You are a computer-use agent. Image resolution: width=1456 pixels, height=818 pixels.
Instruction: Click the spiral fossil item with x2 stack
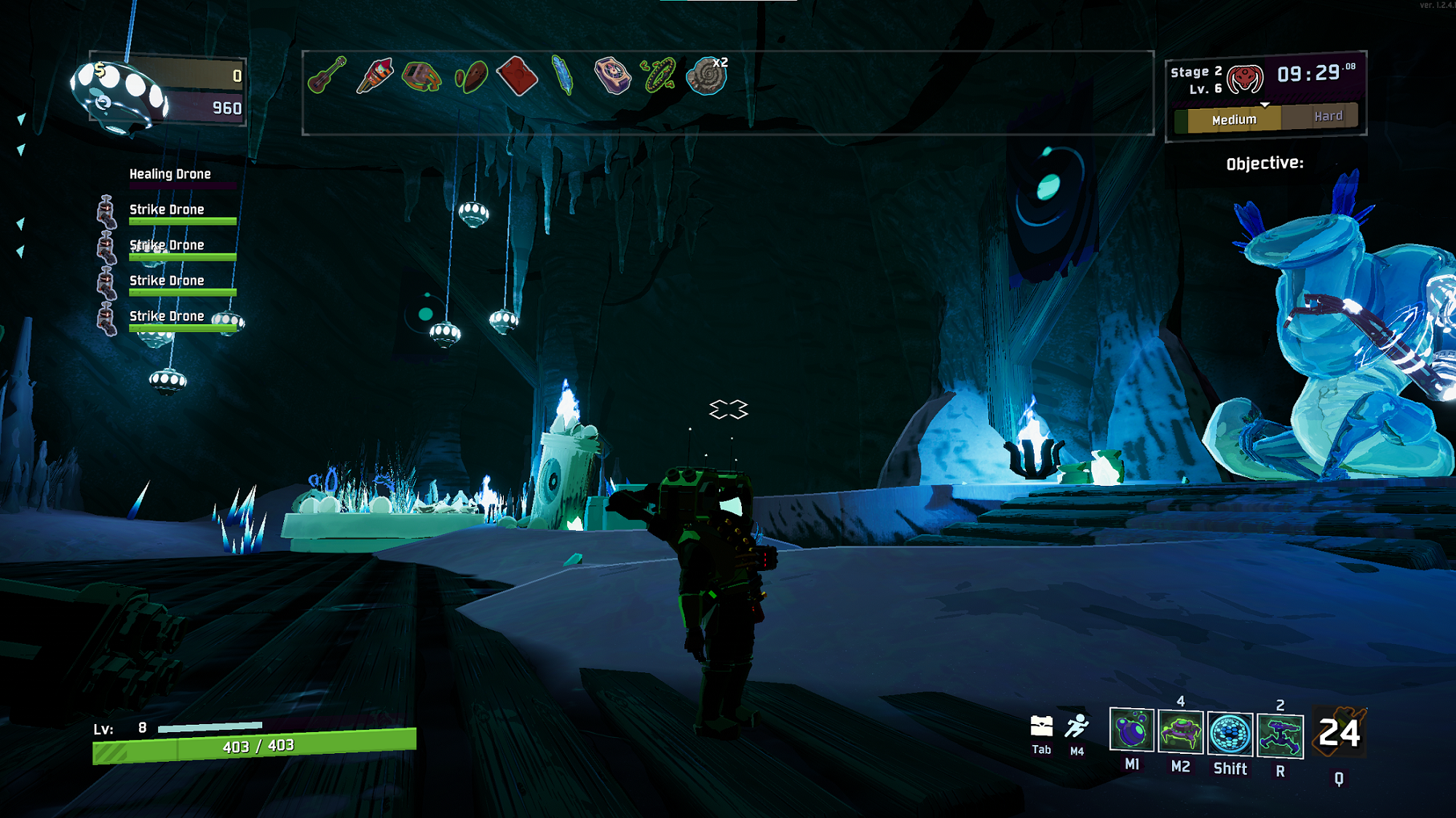[706, 76]
